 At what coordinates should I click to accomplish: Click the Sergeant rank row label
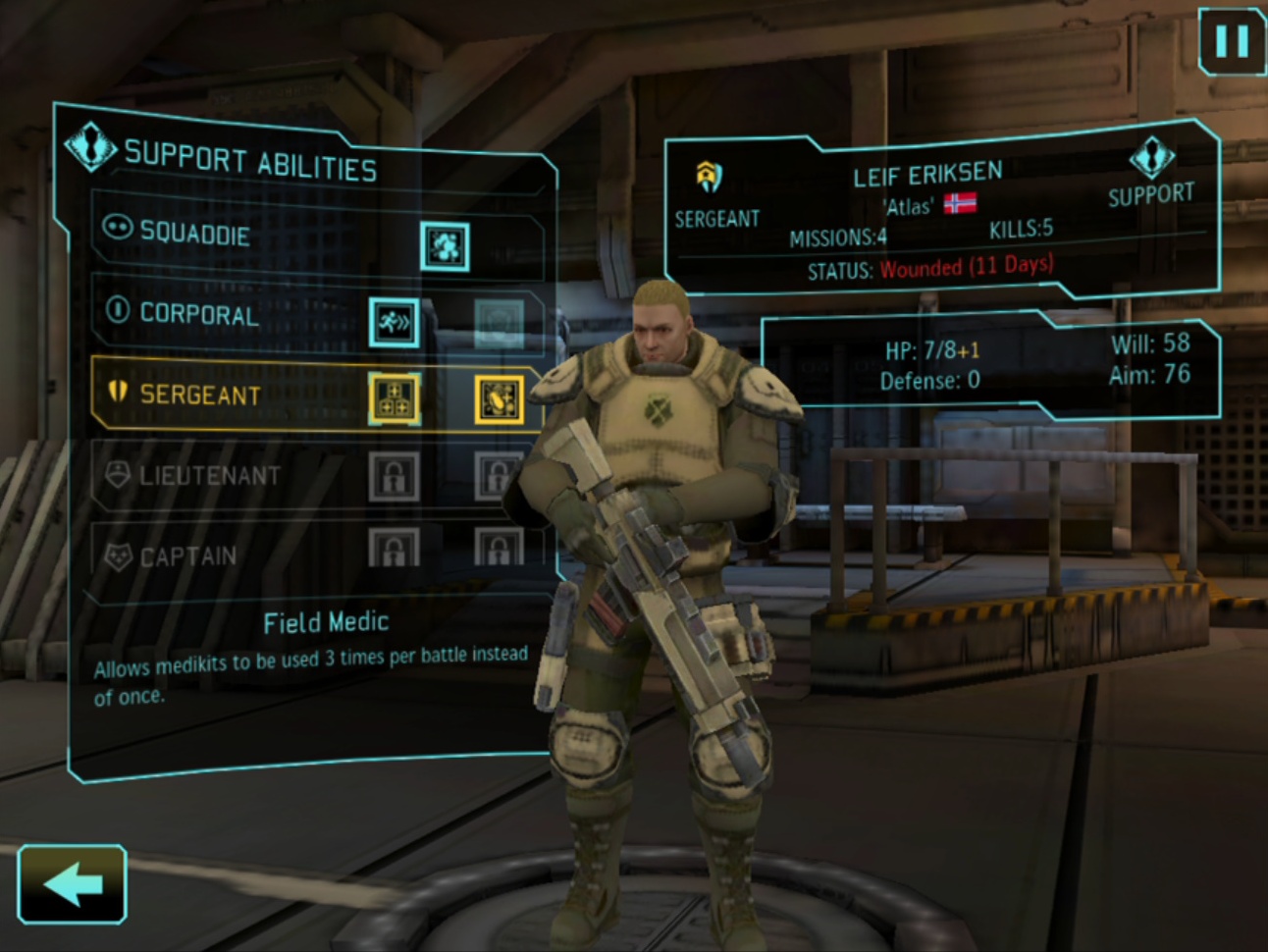point(200,395)
